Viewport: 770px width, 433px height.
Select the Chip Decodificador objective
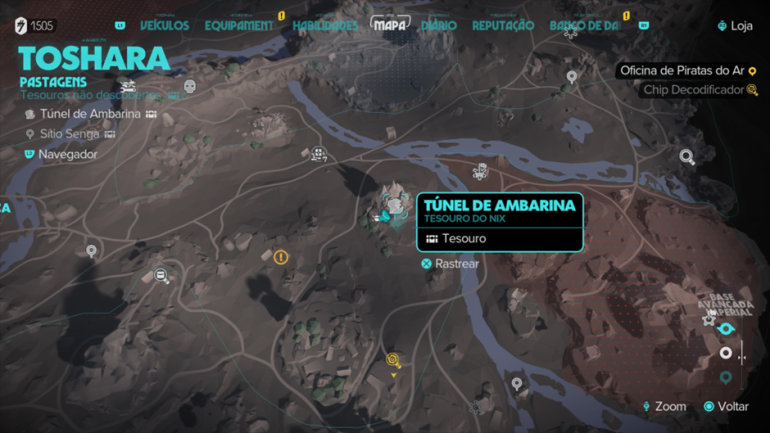tap(694, 90)
